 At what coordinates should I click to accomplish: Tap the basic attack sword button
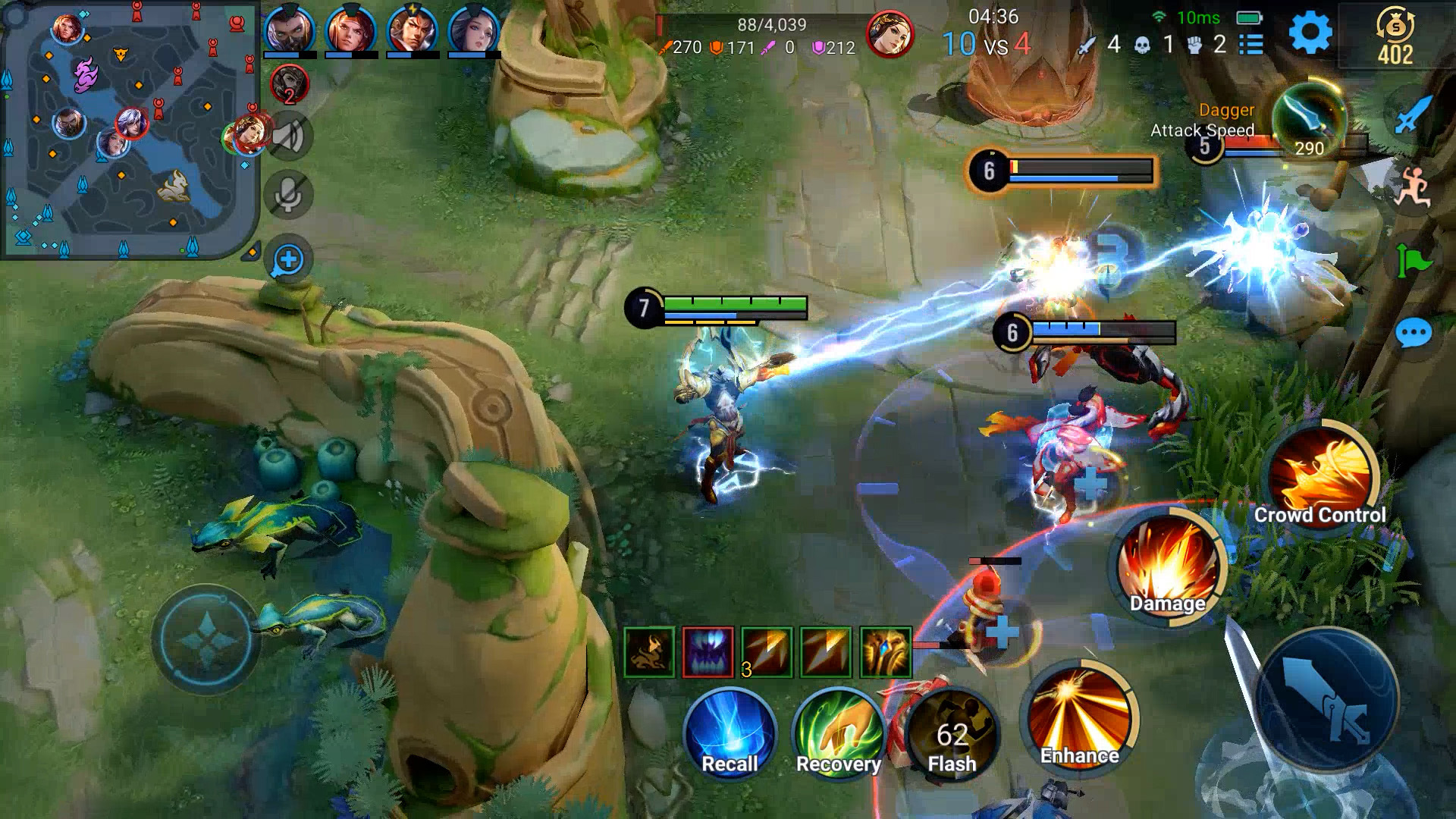tap(1327, 701)
